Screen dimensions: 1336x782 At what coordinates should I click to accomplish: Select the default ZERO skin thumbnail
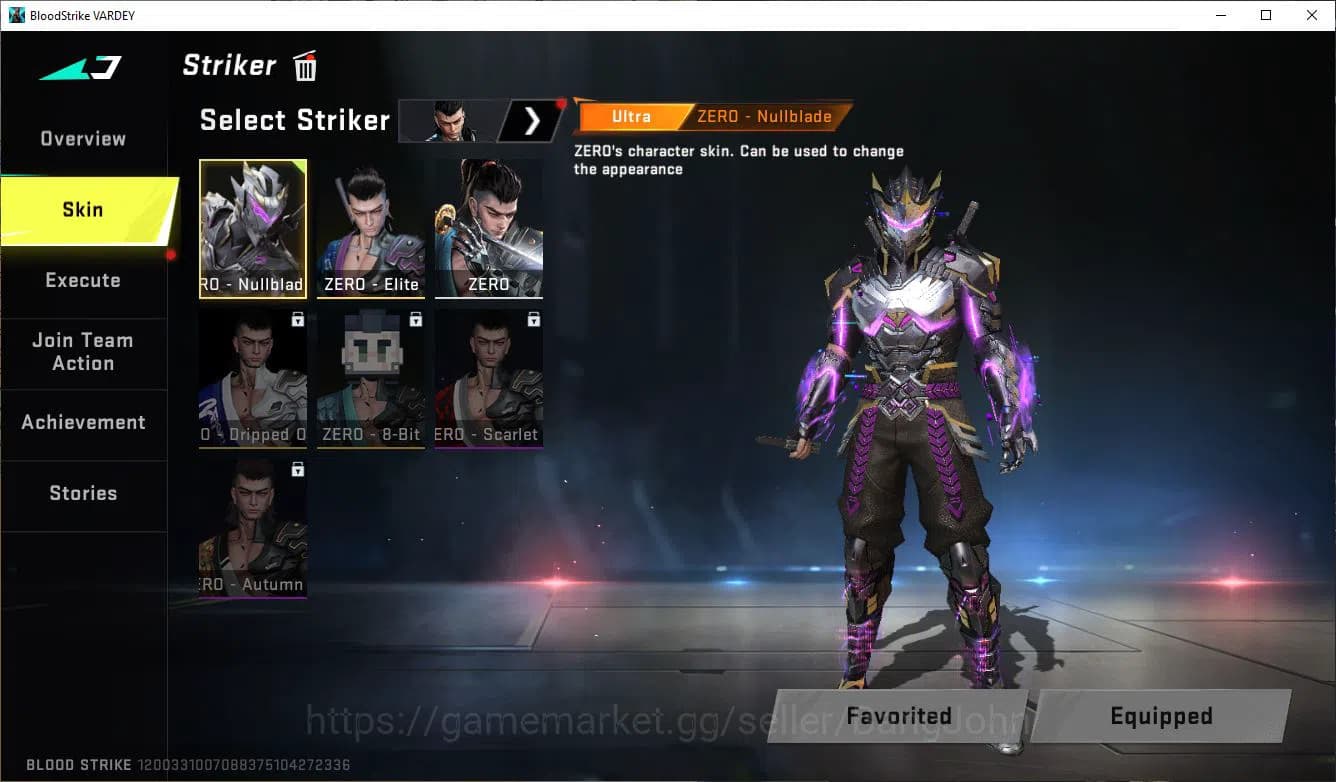pyautogui.click(x=488, y=225)
